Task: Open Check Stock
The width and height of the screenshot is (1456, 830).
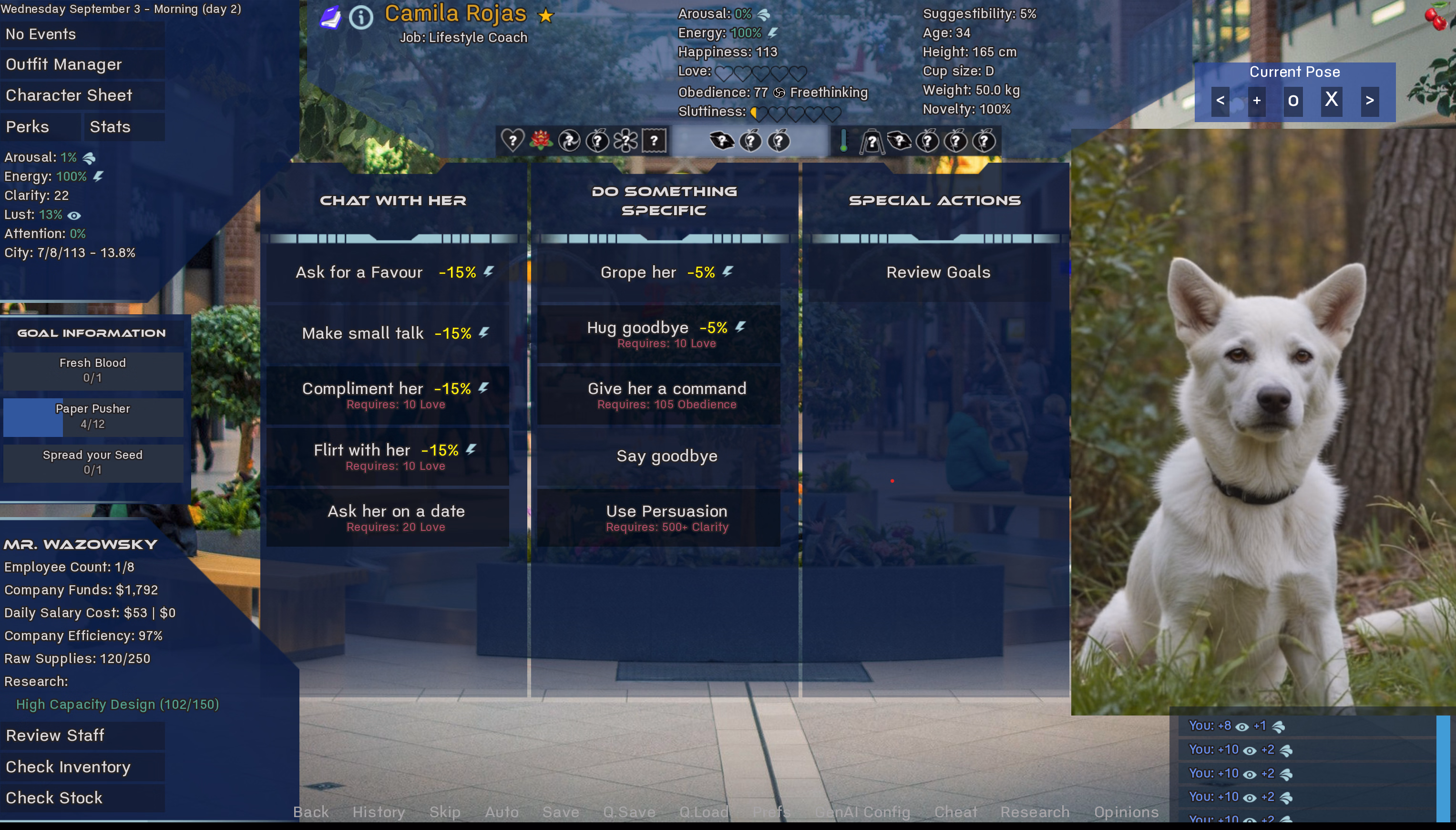Action: point(54,798)
